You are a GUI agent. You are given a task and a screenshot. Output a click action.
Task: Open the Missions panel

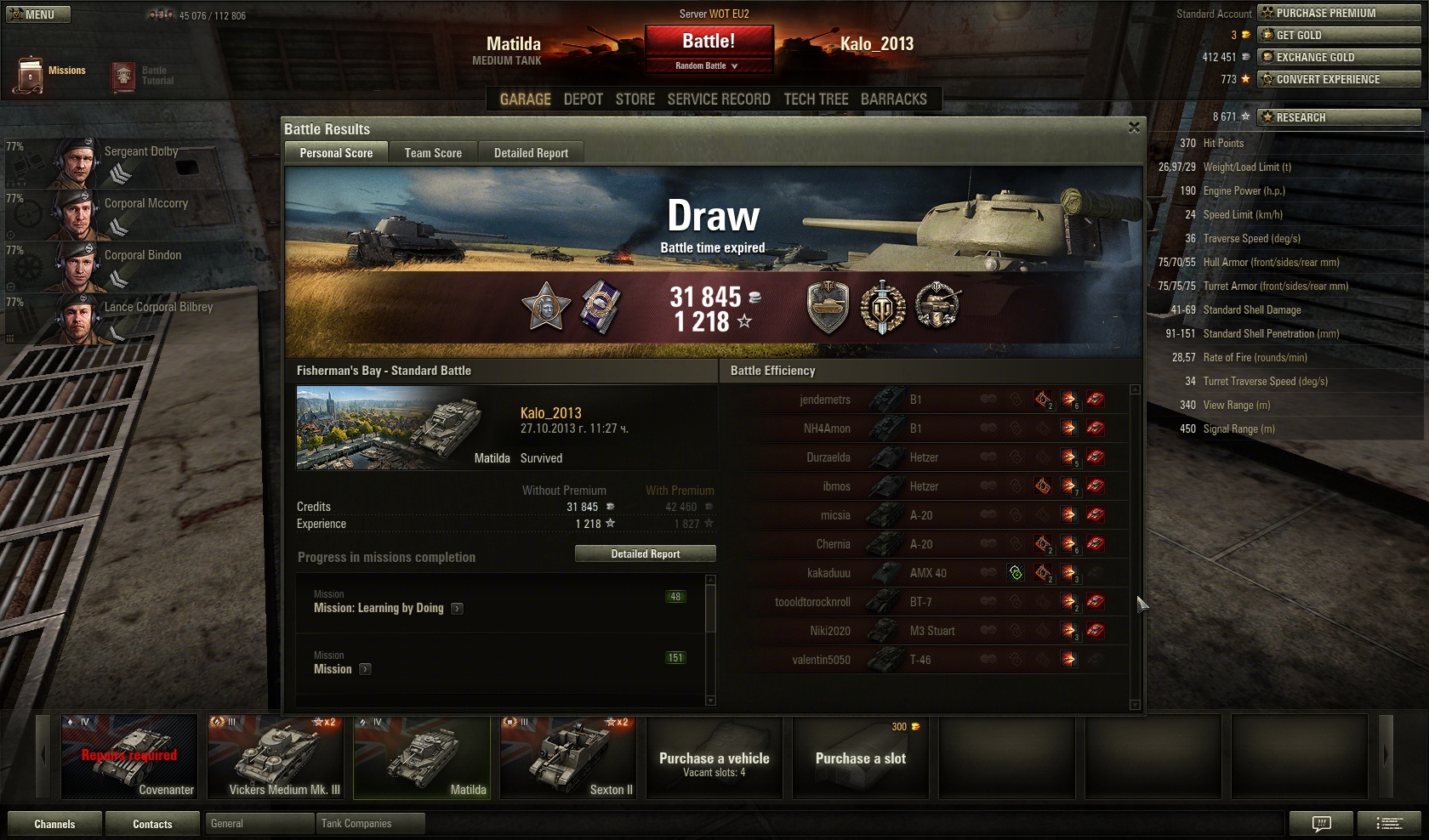tap(50, 73)
